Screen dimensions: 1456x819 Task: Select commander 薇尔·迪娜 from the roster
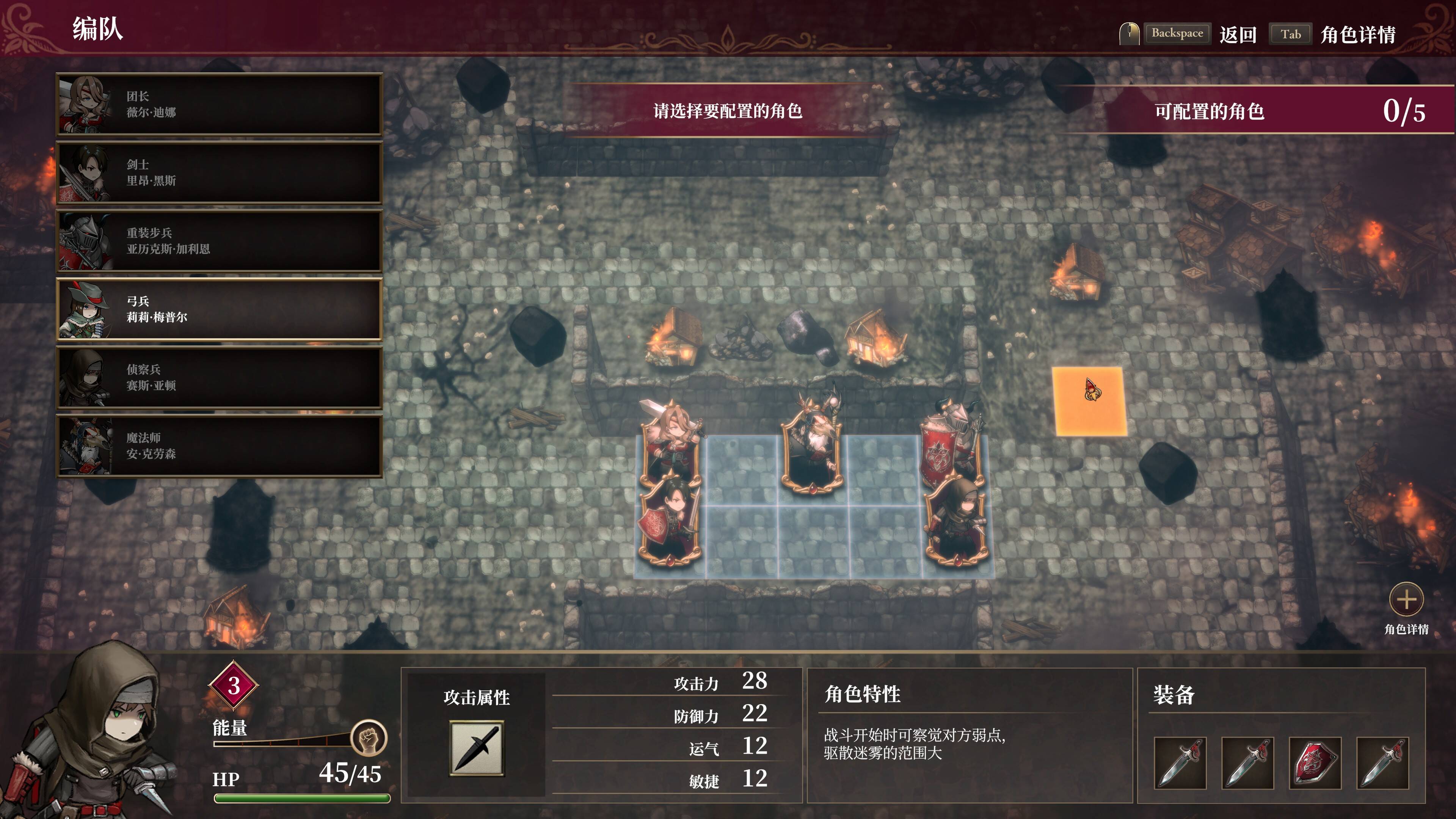click(219, 105)
